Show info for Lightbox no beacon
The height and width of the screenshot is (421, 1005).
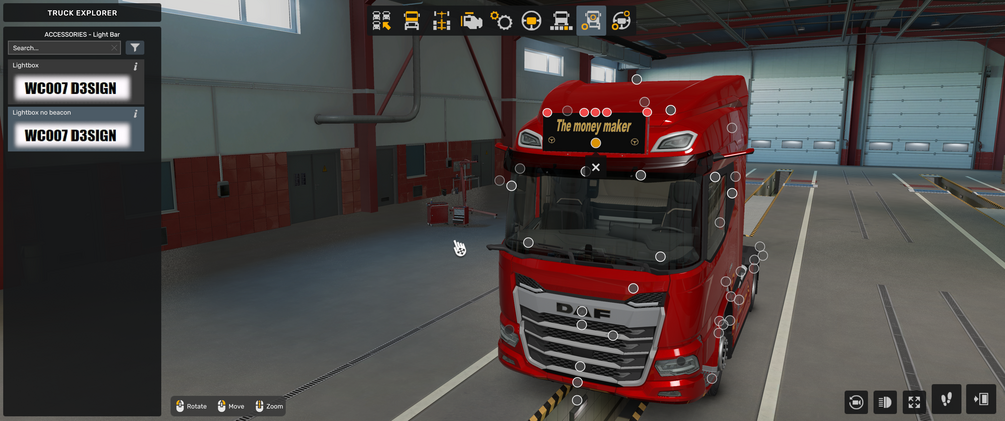point(136,114)
